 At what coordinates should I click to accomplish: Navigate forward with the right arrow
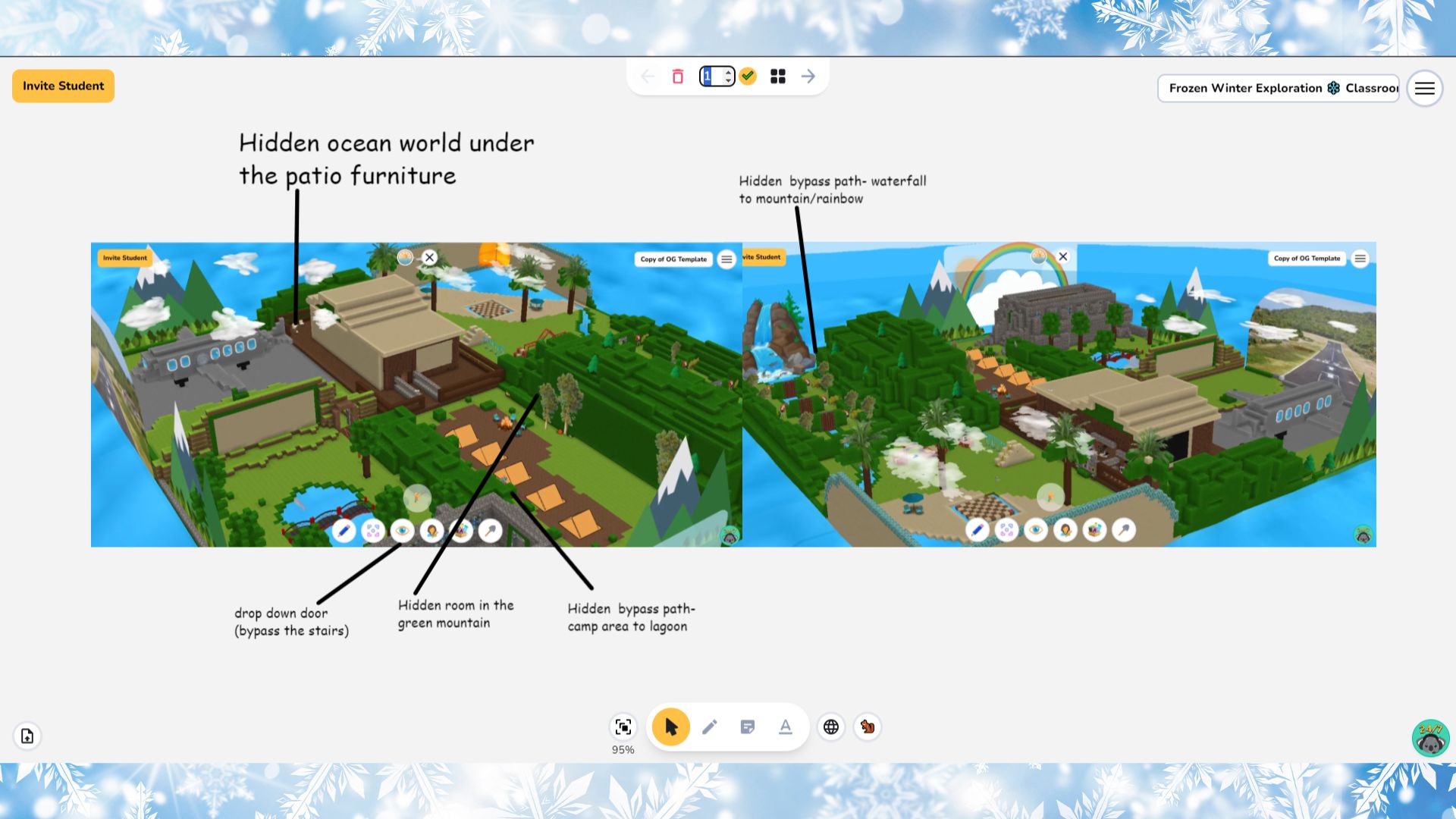[807, 76]
